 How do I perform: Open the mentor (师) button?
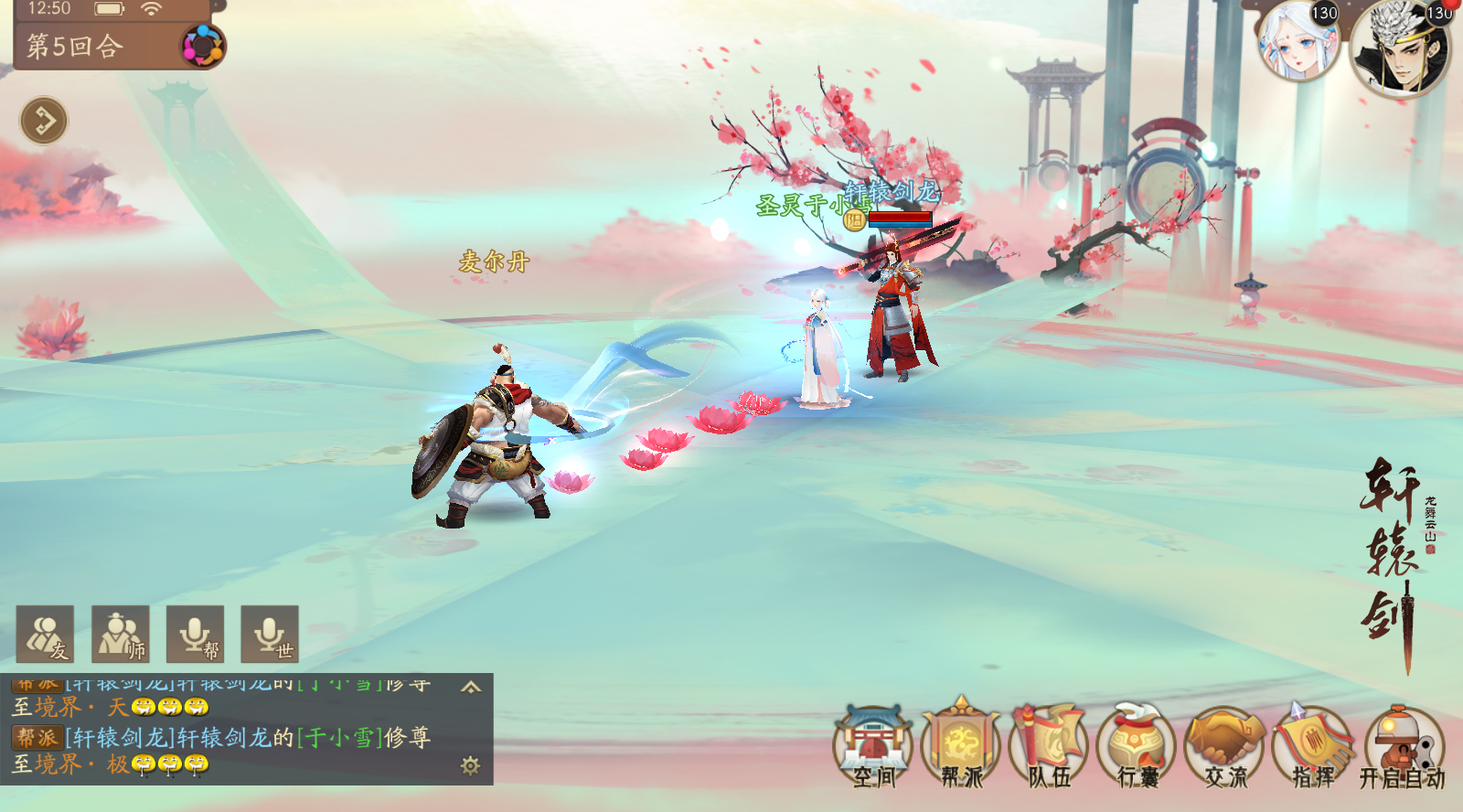(121, 634)
